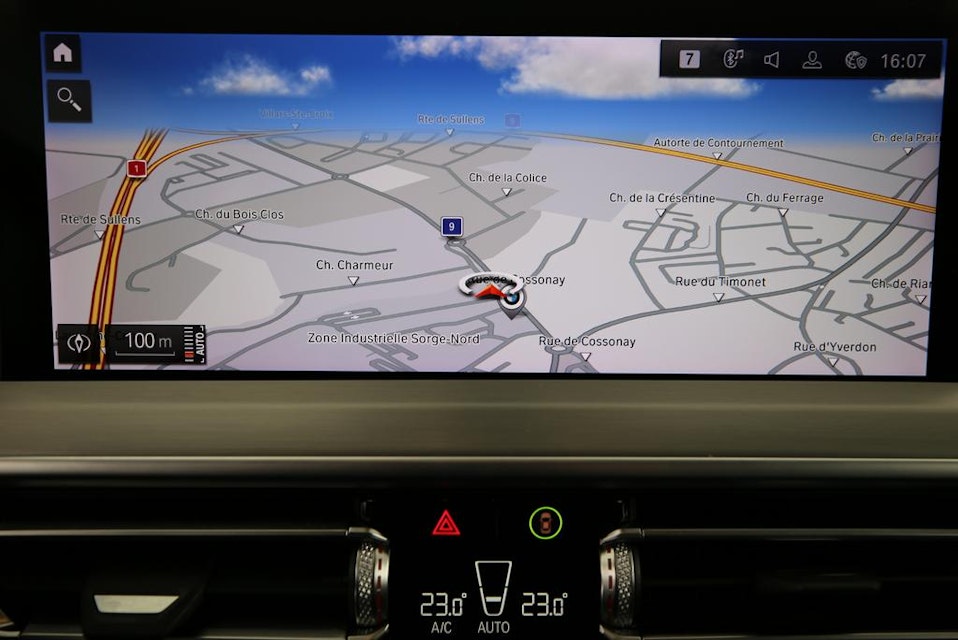Open the home menu

pos(63,53)
